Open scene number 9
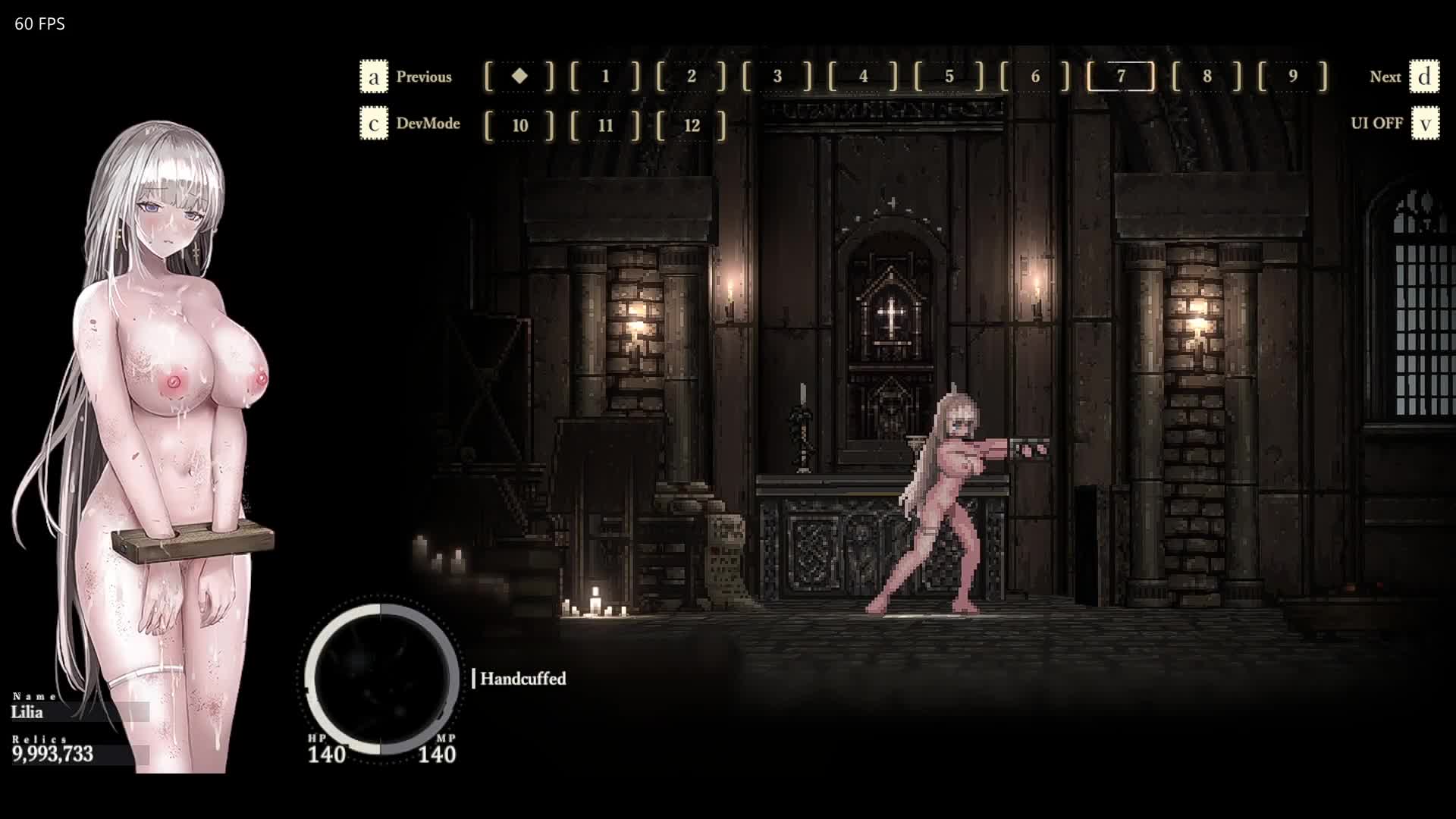The image size is (1456, 819). click(1293, 77)
